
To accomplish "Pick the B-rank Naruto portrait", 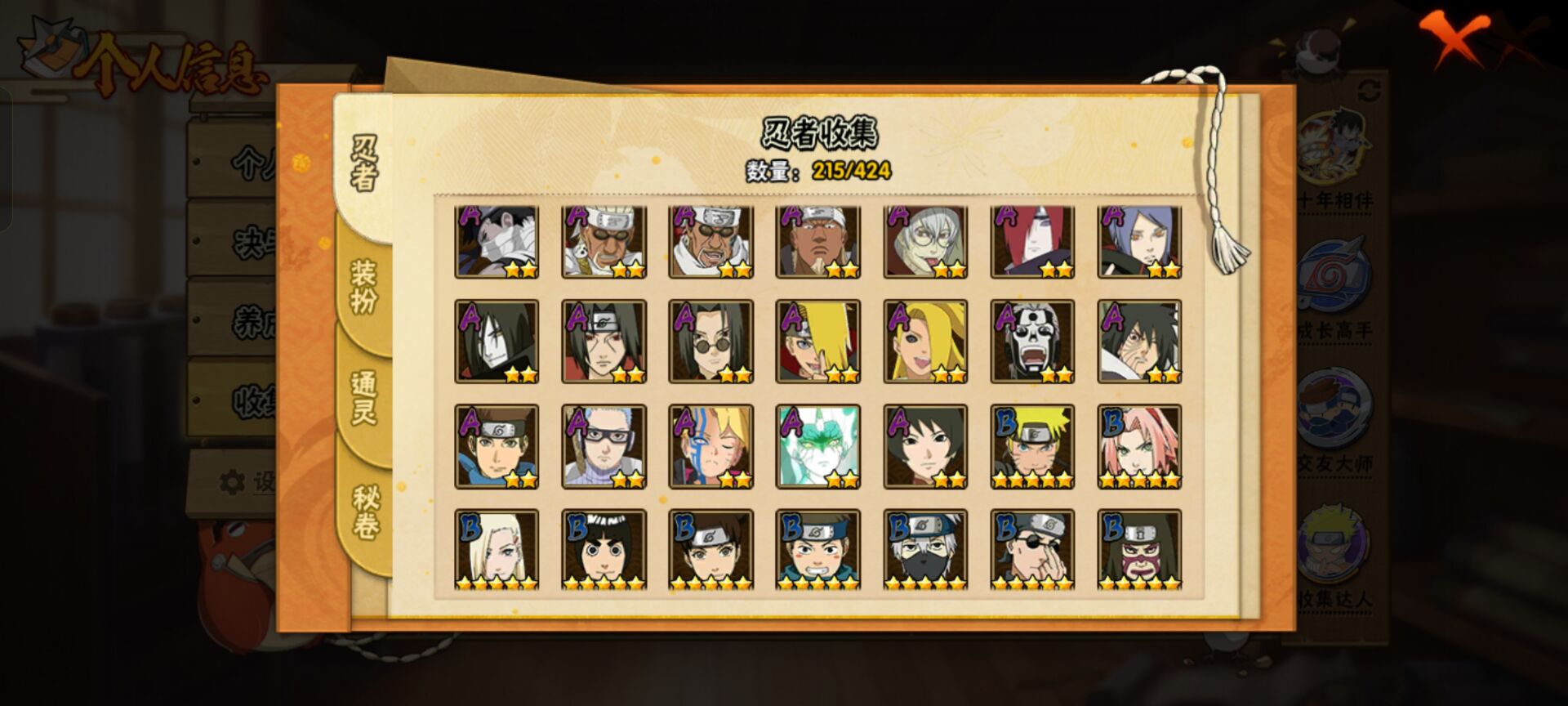I will [x=1032, y=446].
